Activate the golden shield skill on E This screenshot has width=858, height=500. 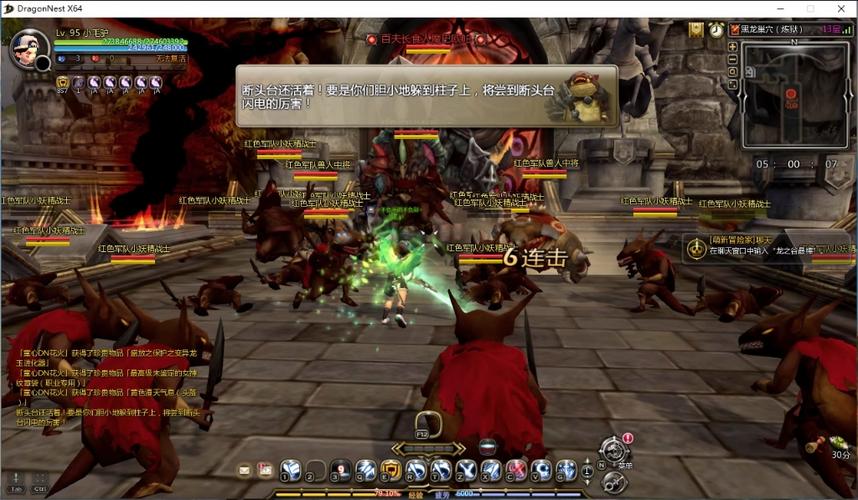[x=391, y=469]
